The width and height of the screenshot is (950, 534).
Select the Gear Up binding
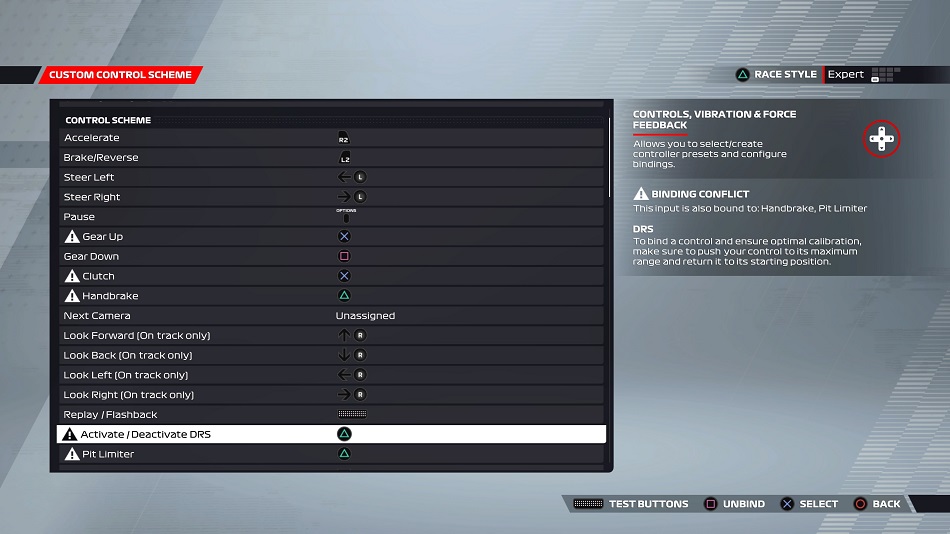coord(330,237)
